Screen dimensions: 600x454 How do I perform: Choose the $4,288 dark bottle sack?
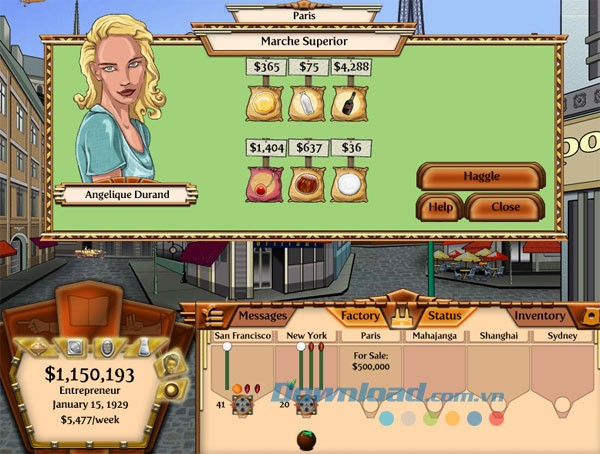[x=351, y=103]
